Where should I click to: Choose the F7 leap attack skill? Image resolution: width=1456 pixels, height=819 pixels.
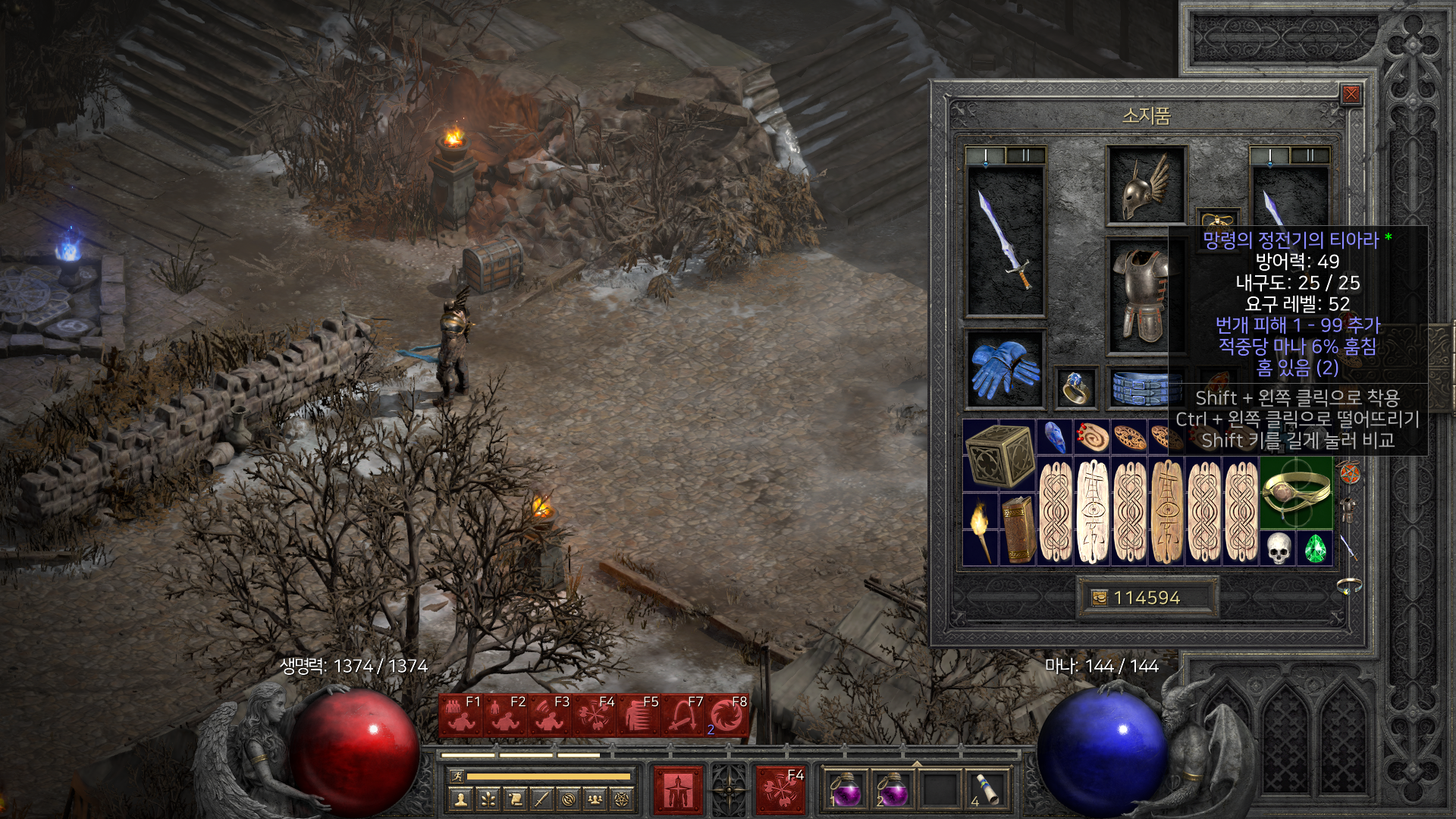pyautogui.click(x=682, y=715)
